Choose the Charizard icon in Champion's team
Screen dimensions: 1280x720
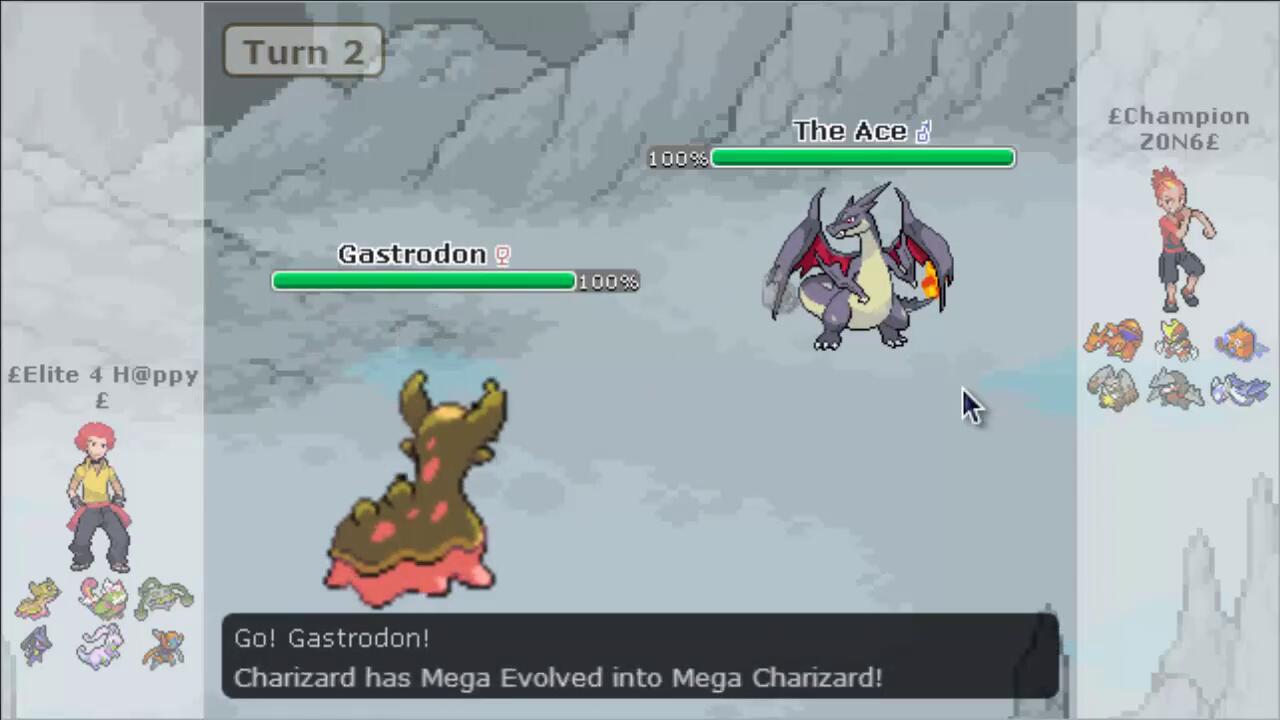pyautogui.click(x=1113, y=340)
